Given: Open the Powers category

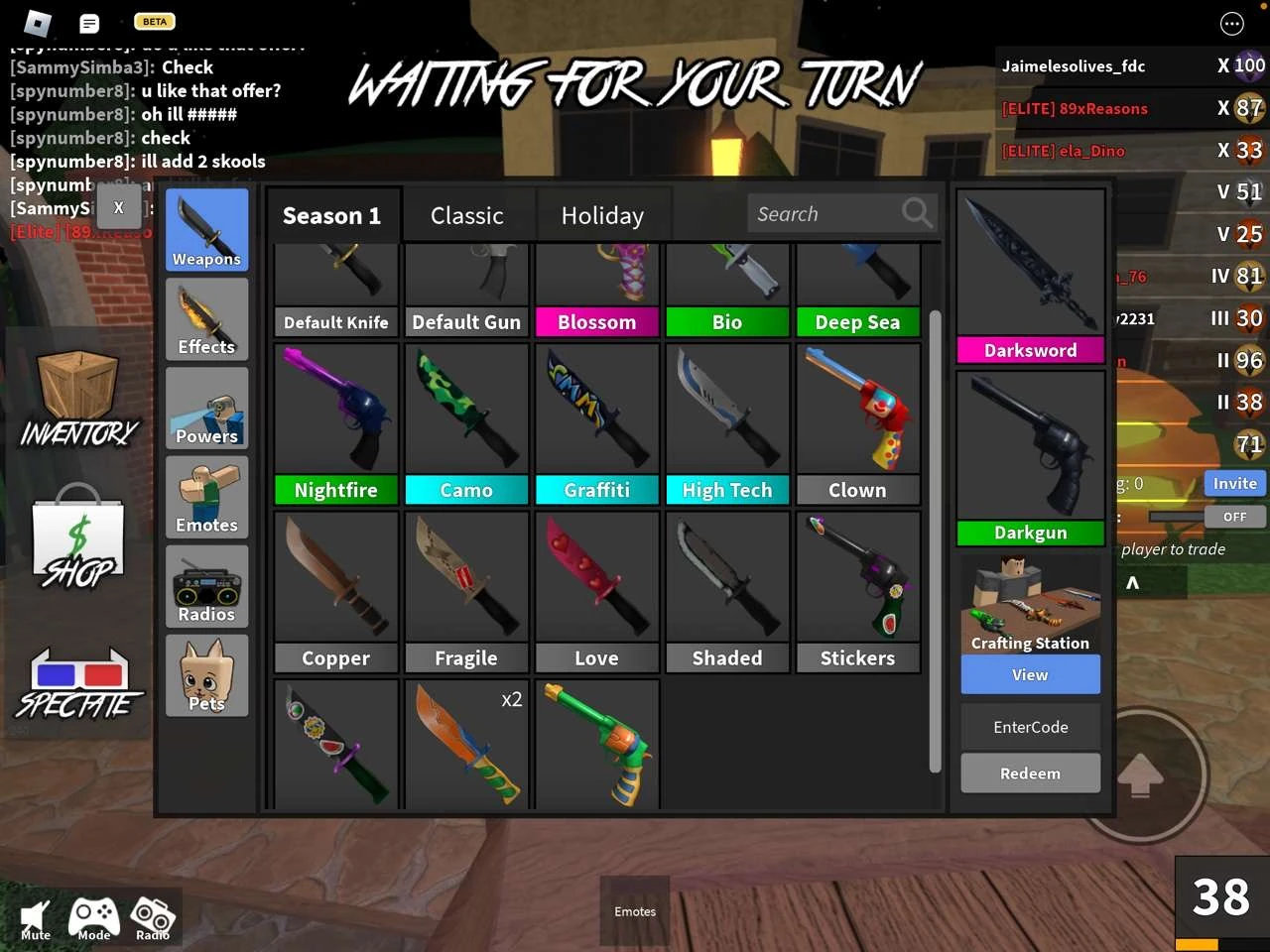Looking at the screenshot, I should pos(205,408).
